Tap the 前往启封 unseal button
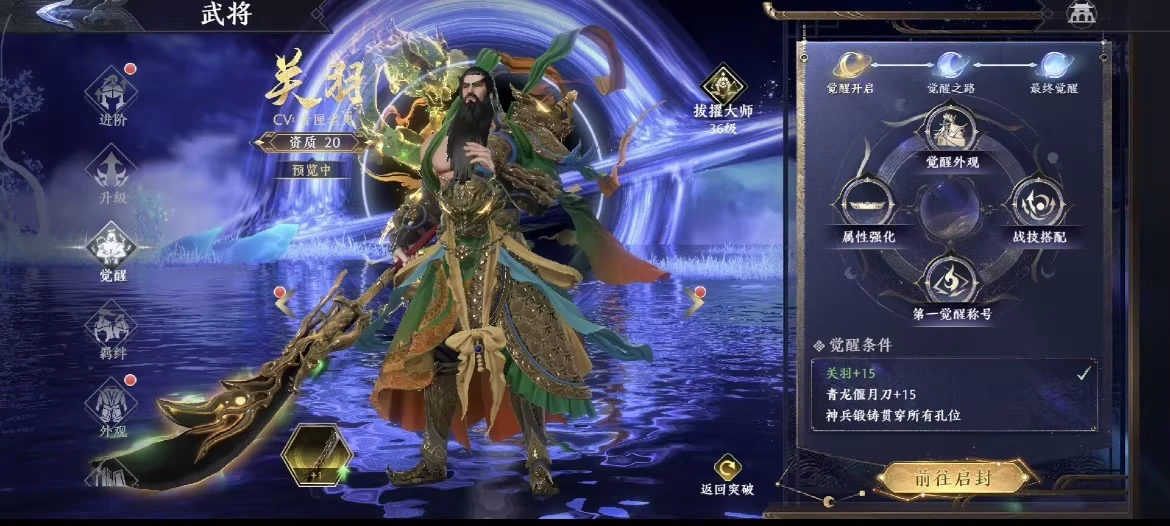The width and height of the screenshot is (1170, 526). (x=951, y=477)
